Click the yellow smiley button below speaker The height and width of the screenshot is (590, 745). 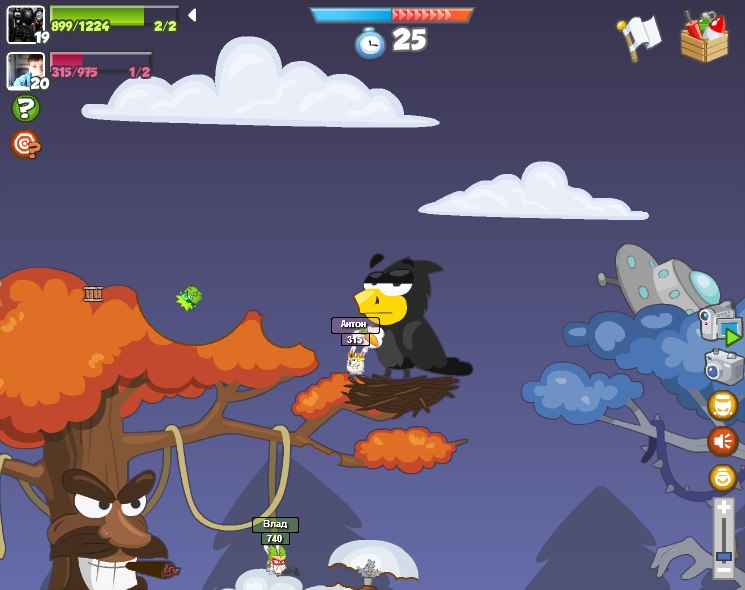tap(722, 477)
